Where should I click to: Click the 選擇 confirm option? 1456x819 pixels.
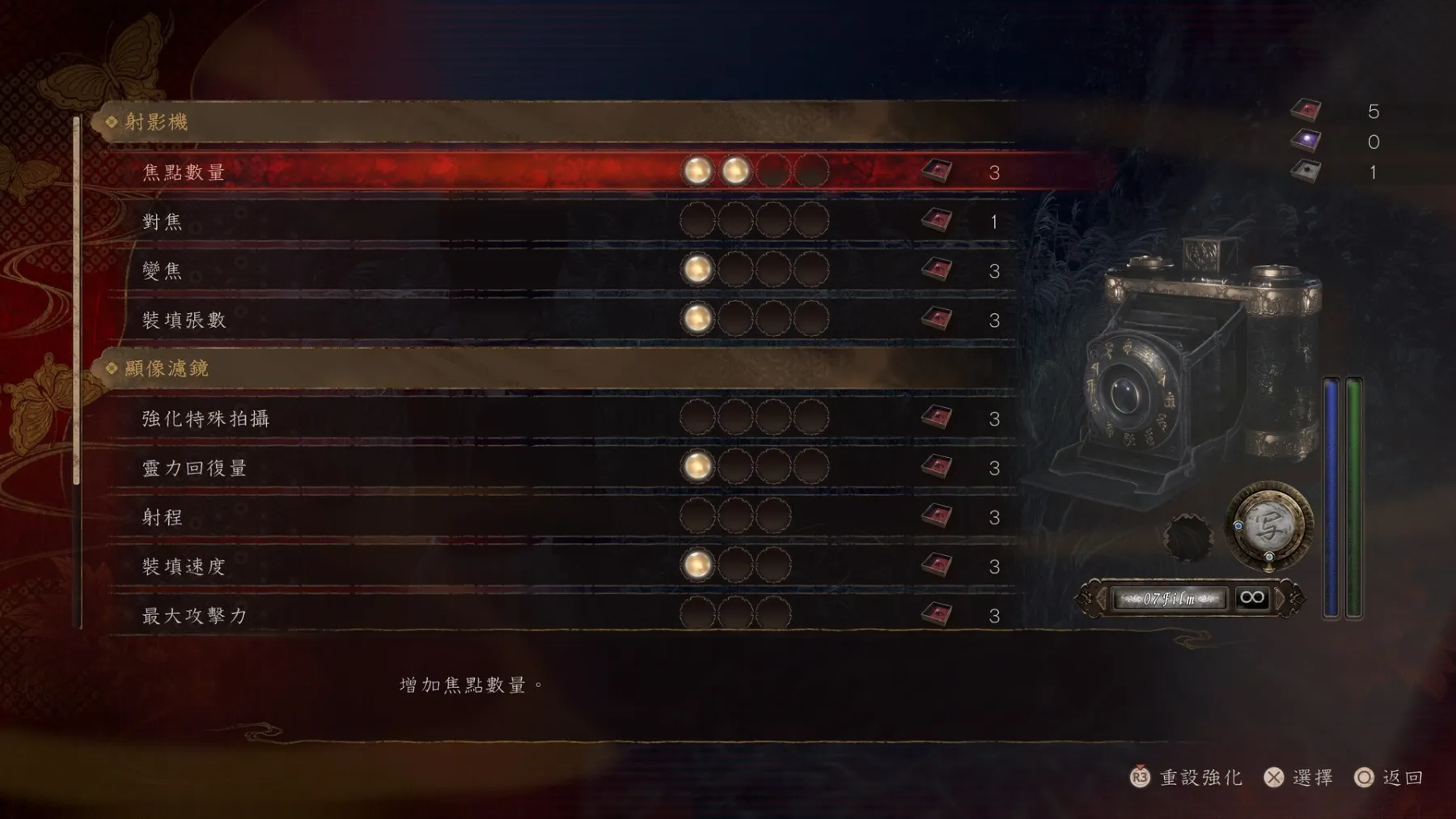(x=1300, y=778)
